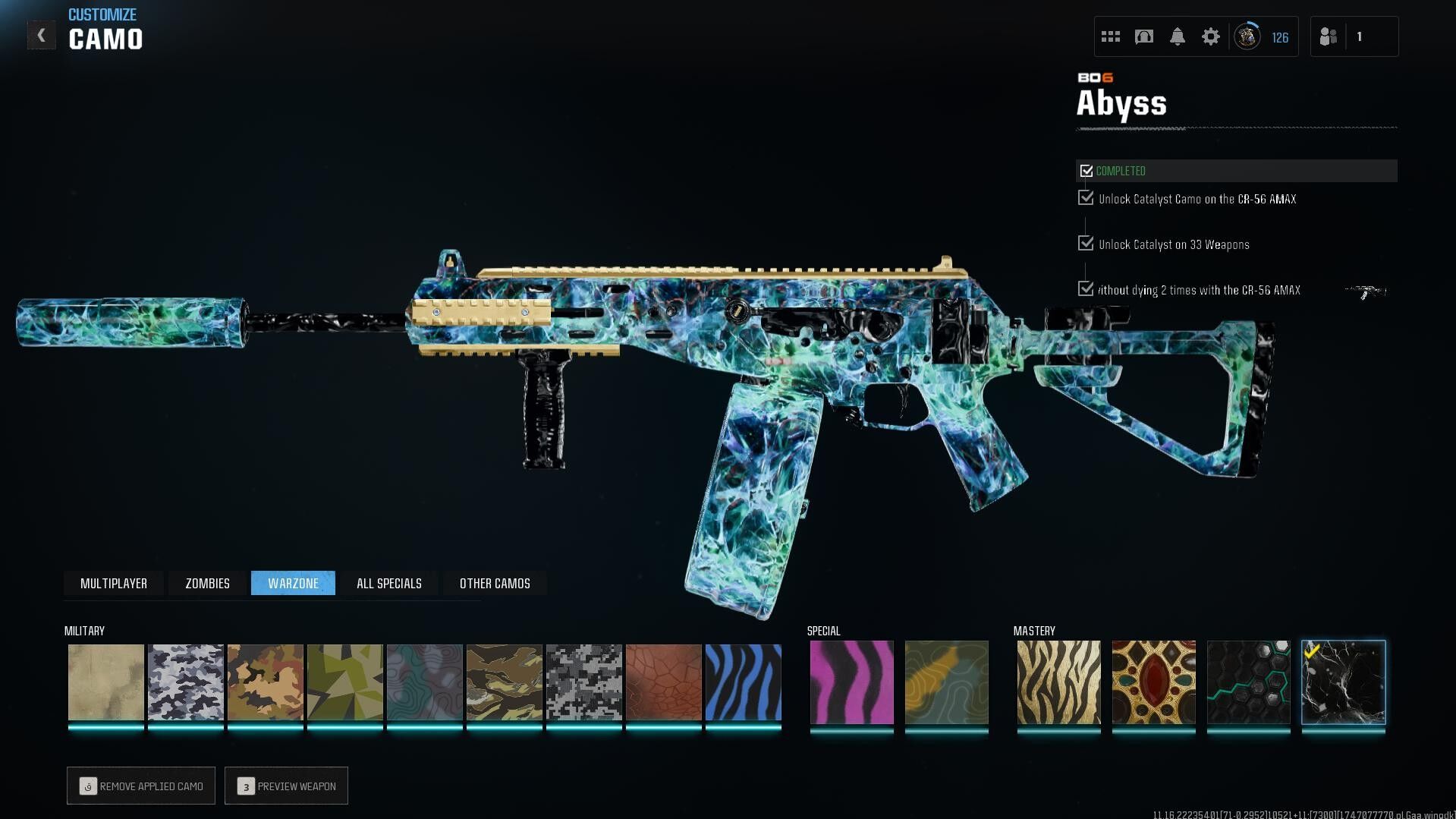The height and width of the screenshot is (819, 1456).
Task: Open notifications bell icon
Action: (x=1178, y=36)
